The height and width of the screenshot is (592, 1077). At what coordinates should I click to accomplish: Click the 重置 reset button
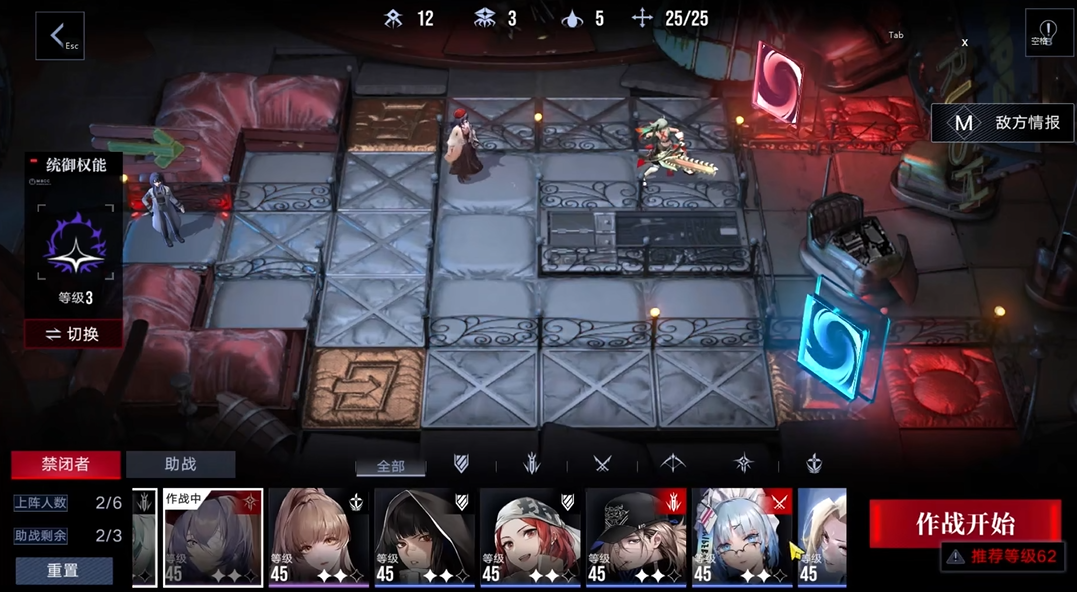[x=63, y=570]
